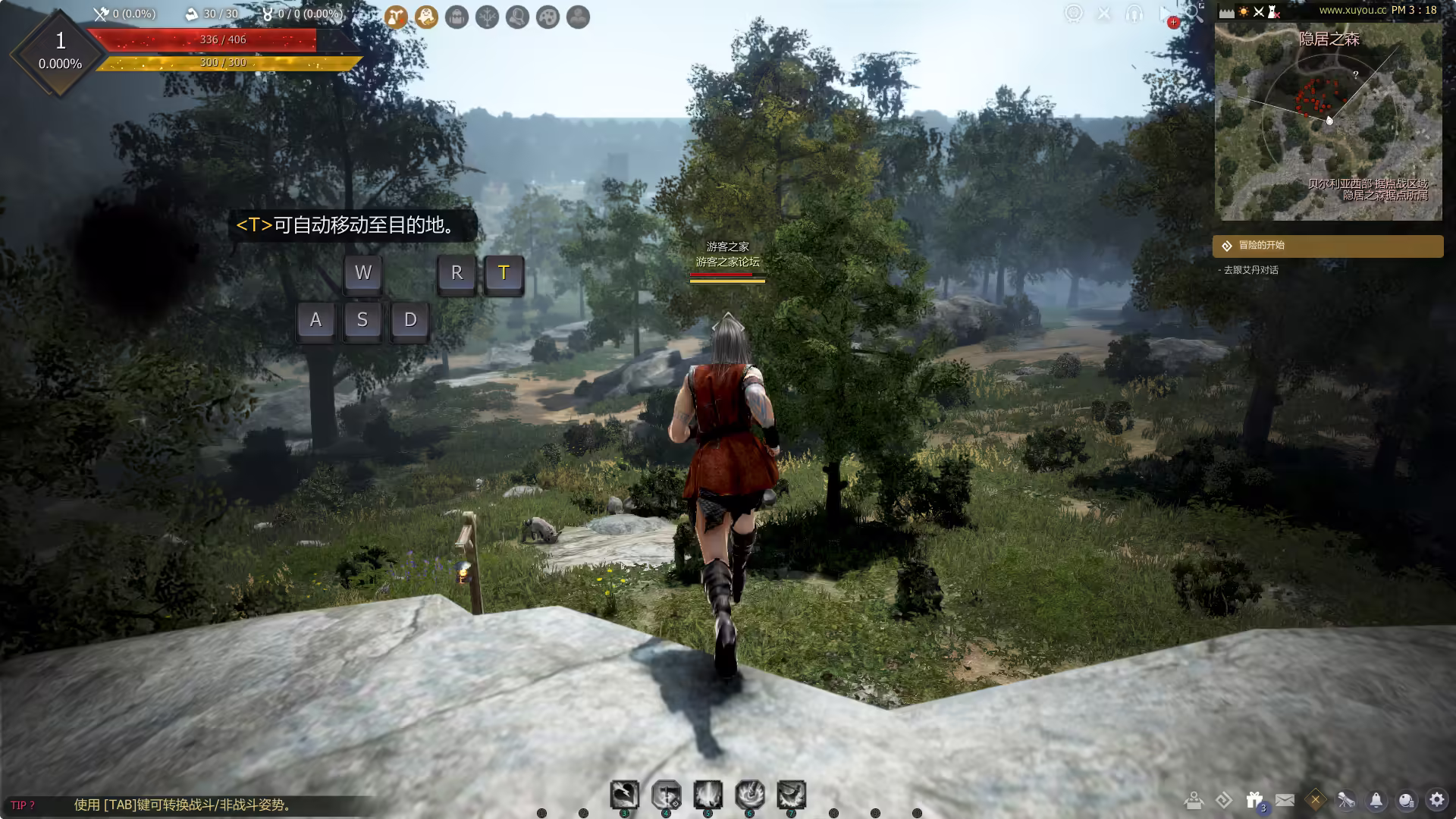Click the bell notification icon
The image size is (1456, 819).
1376,800
